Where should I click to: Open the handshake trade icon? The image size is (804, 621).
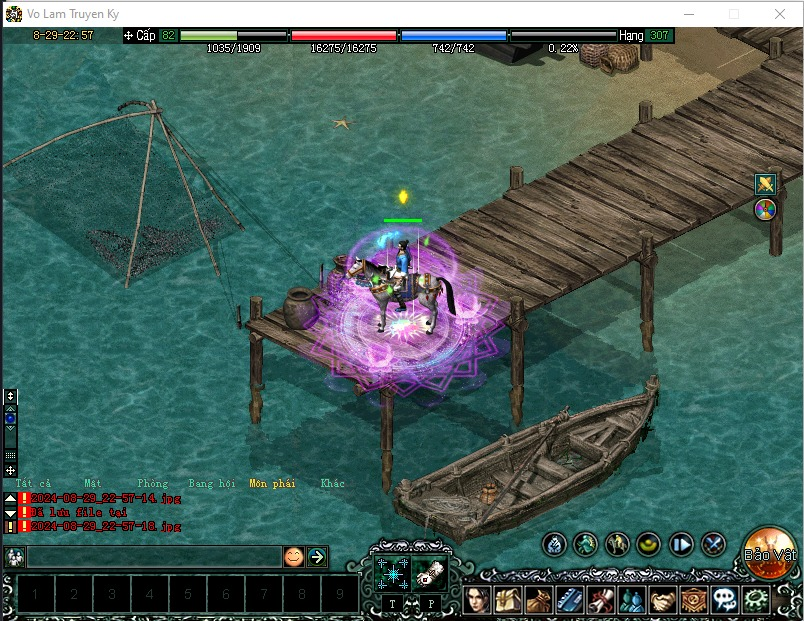(662, 600)
